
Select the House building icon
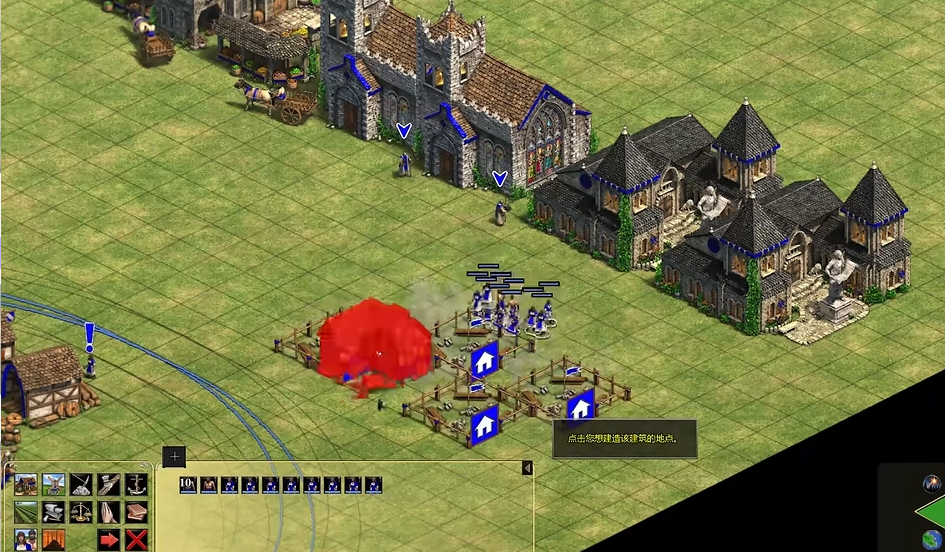(x=26, y=485)
